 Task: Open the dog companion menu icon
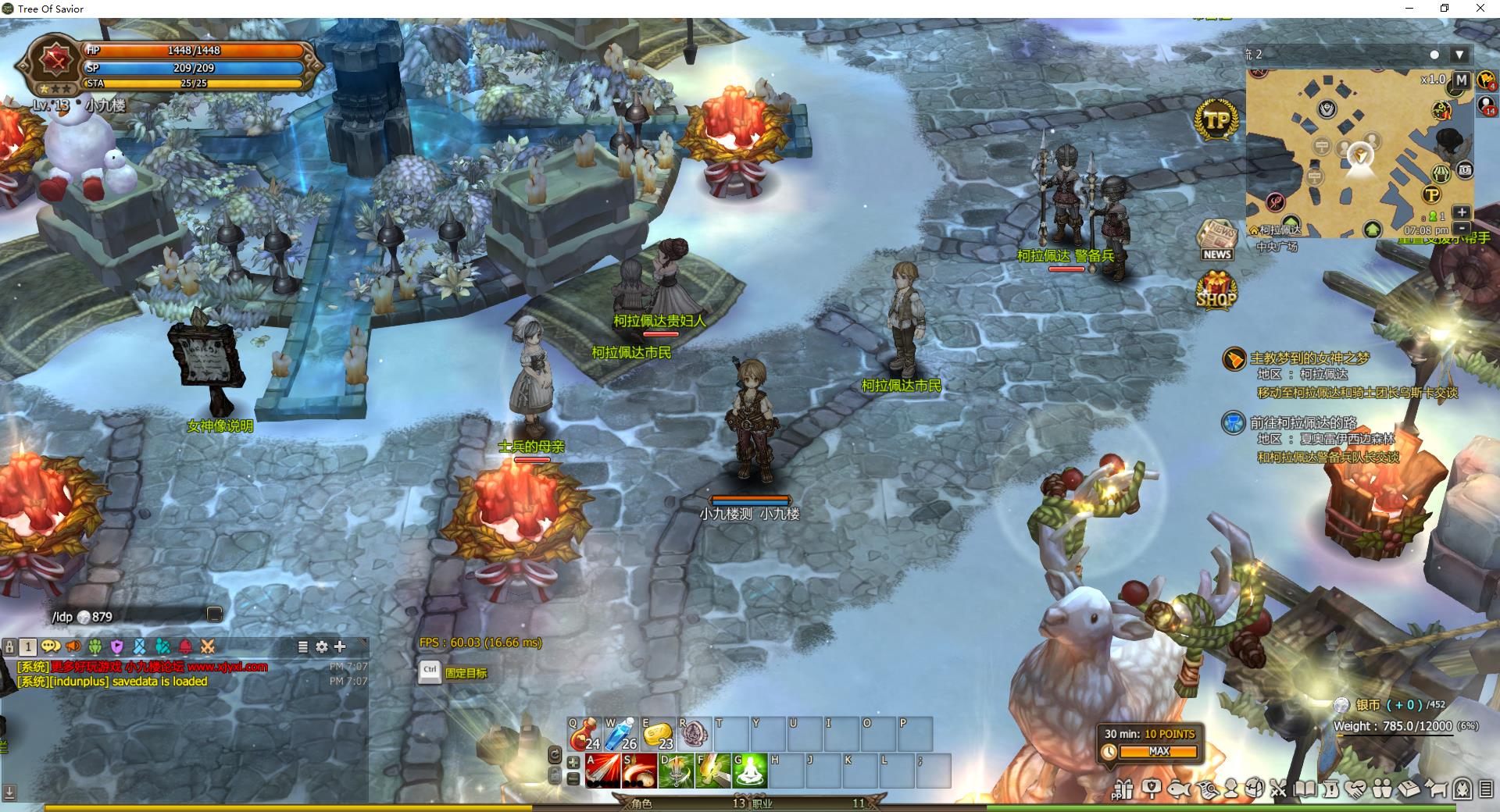click(x=1436, y=789)
